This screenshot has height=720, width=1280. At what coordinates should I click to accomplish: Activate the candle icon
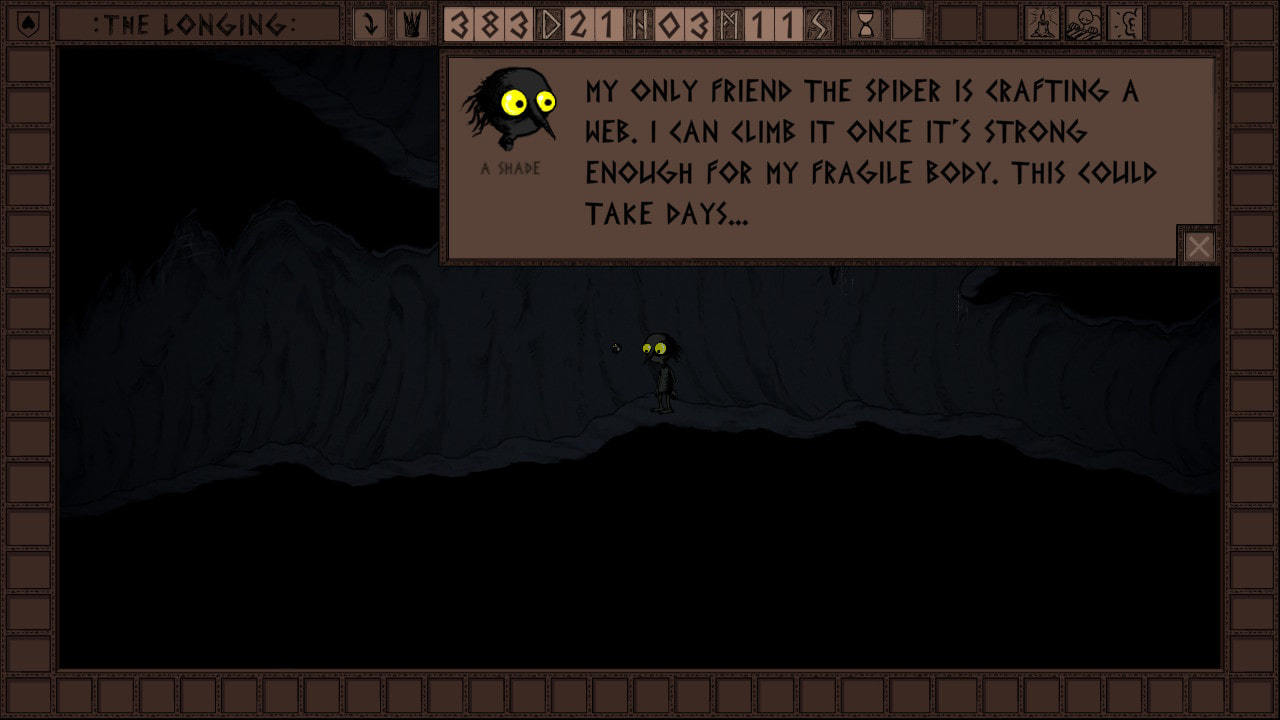(1043, 24)
